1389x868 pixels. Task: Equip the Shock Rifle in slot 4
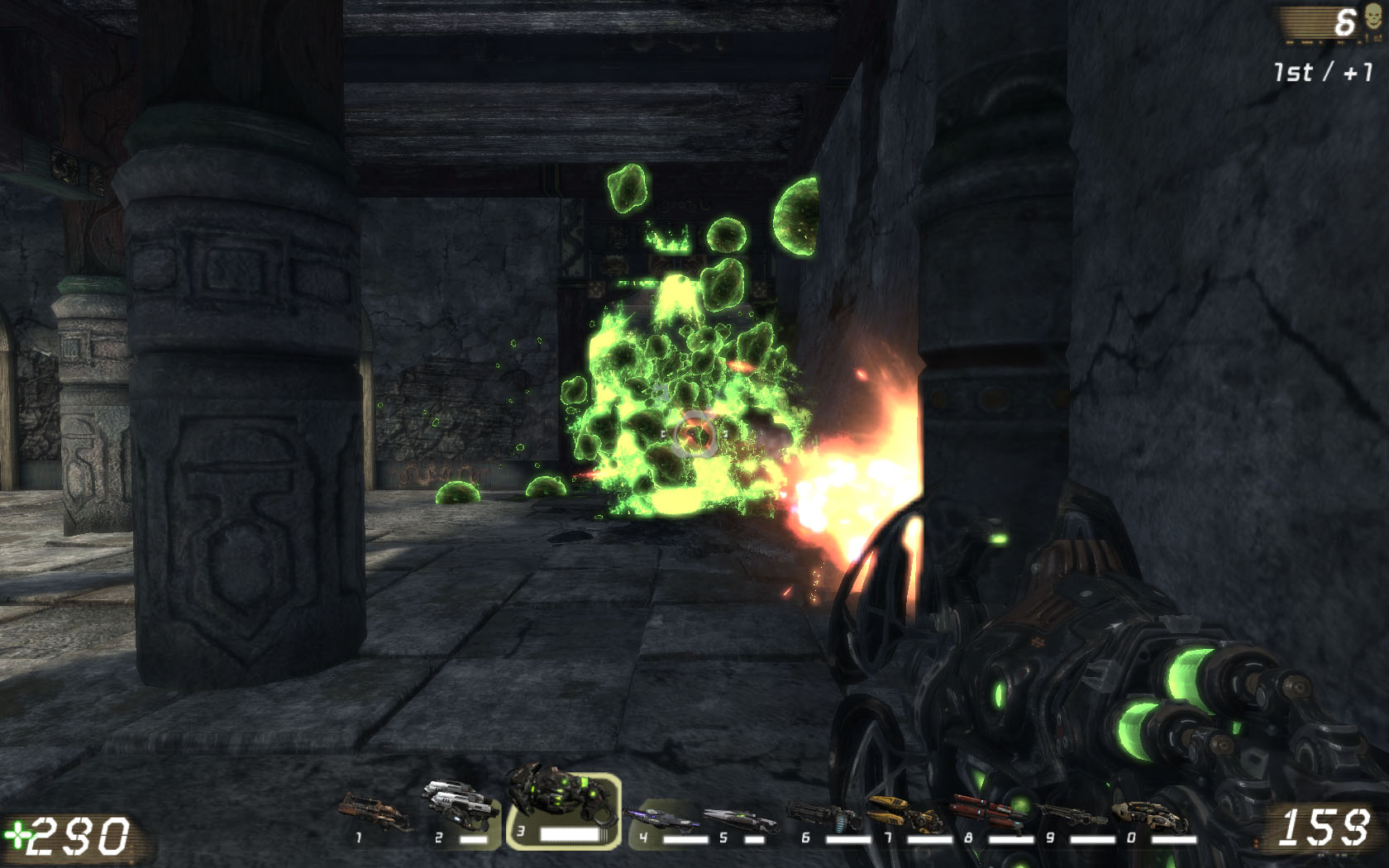click(x=662, y=820)
